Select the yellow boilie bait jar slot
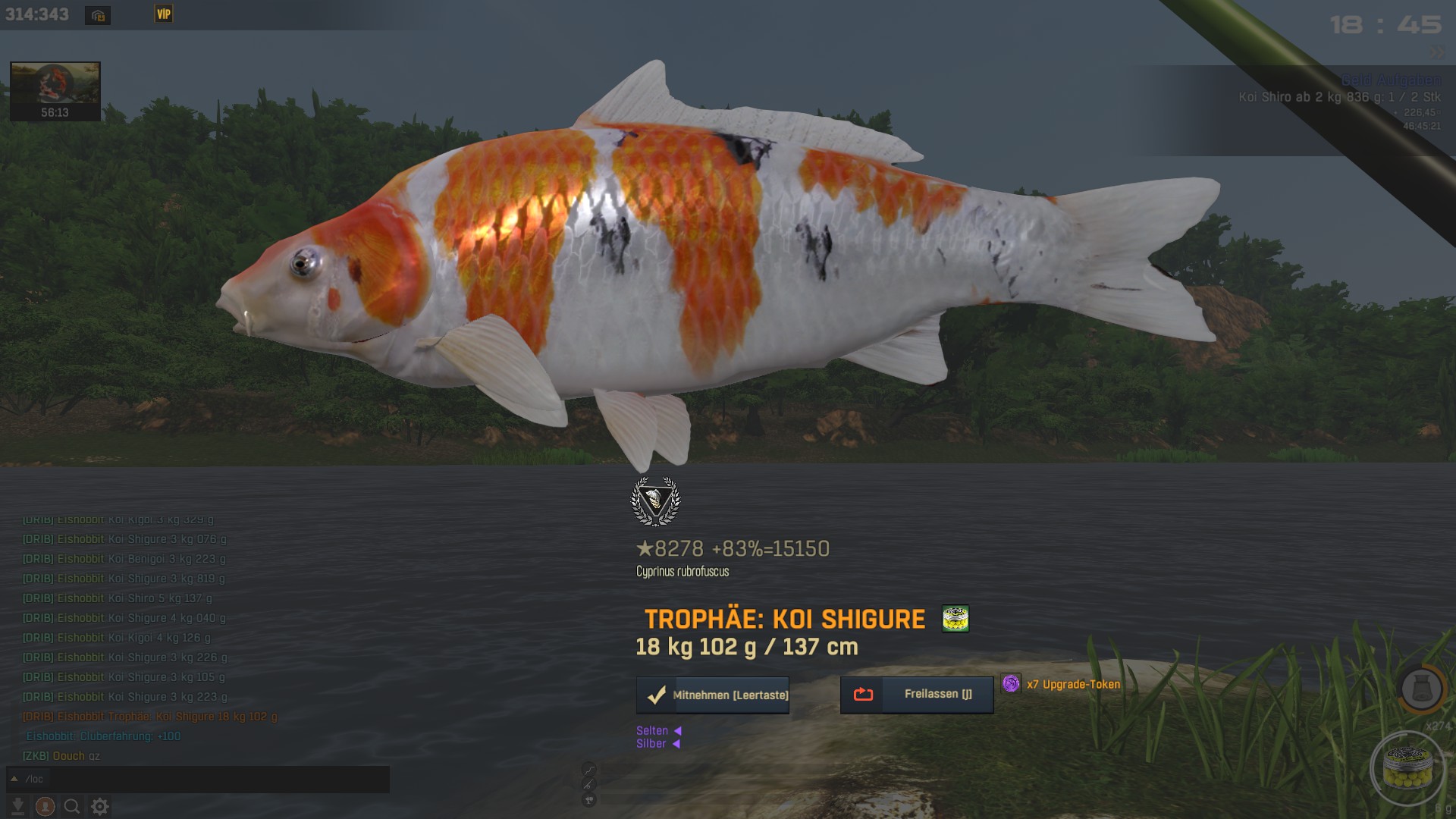Image resolution: width=1456 pixels, height=819 pixels. [1407, 767]
